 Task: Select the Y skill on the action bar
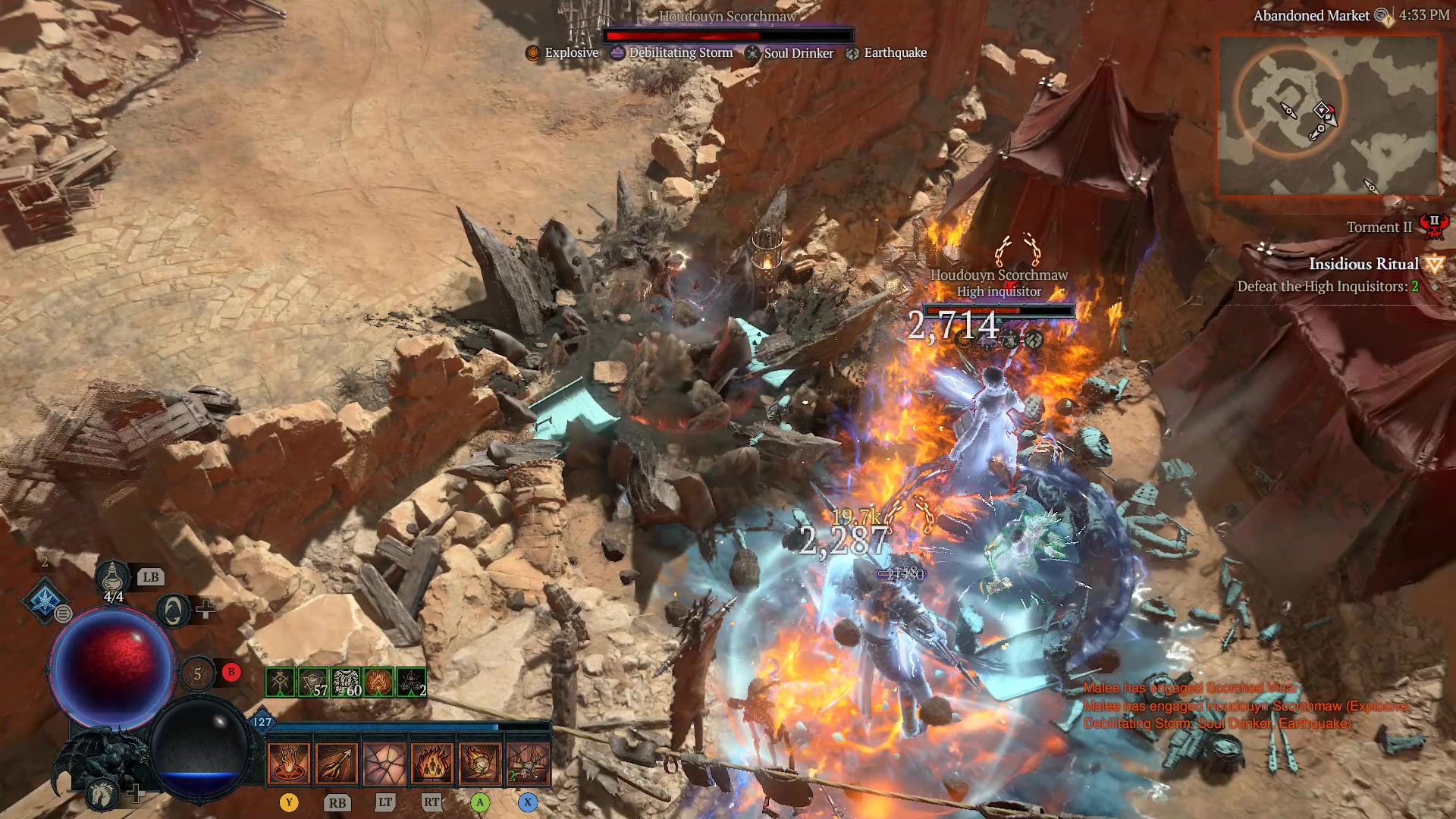(x=290, y=762)
